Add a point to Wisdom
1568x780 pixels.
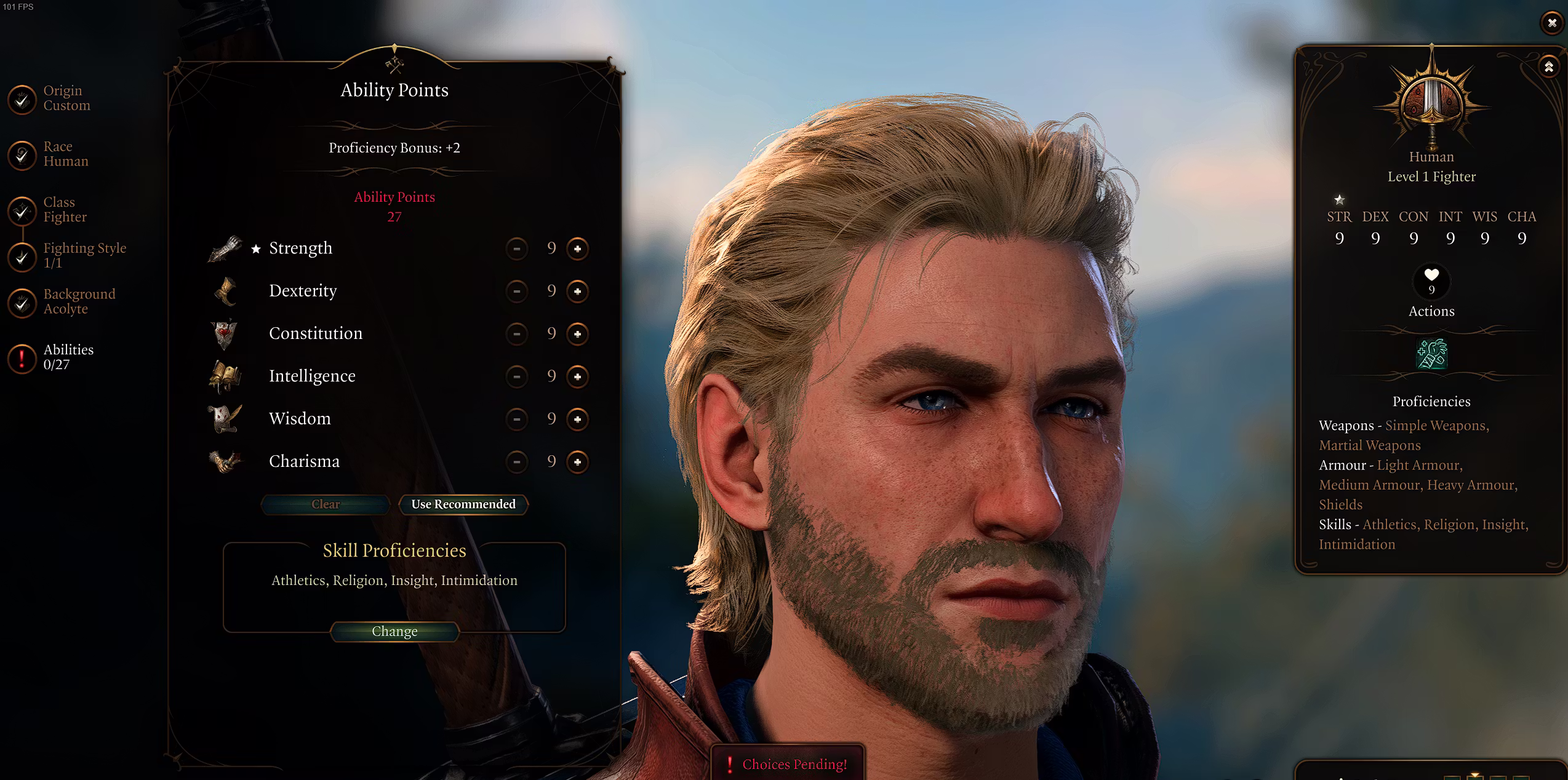tap(577, 419)
